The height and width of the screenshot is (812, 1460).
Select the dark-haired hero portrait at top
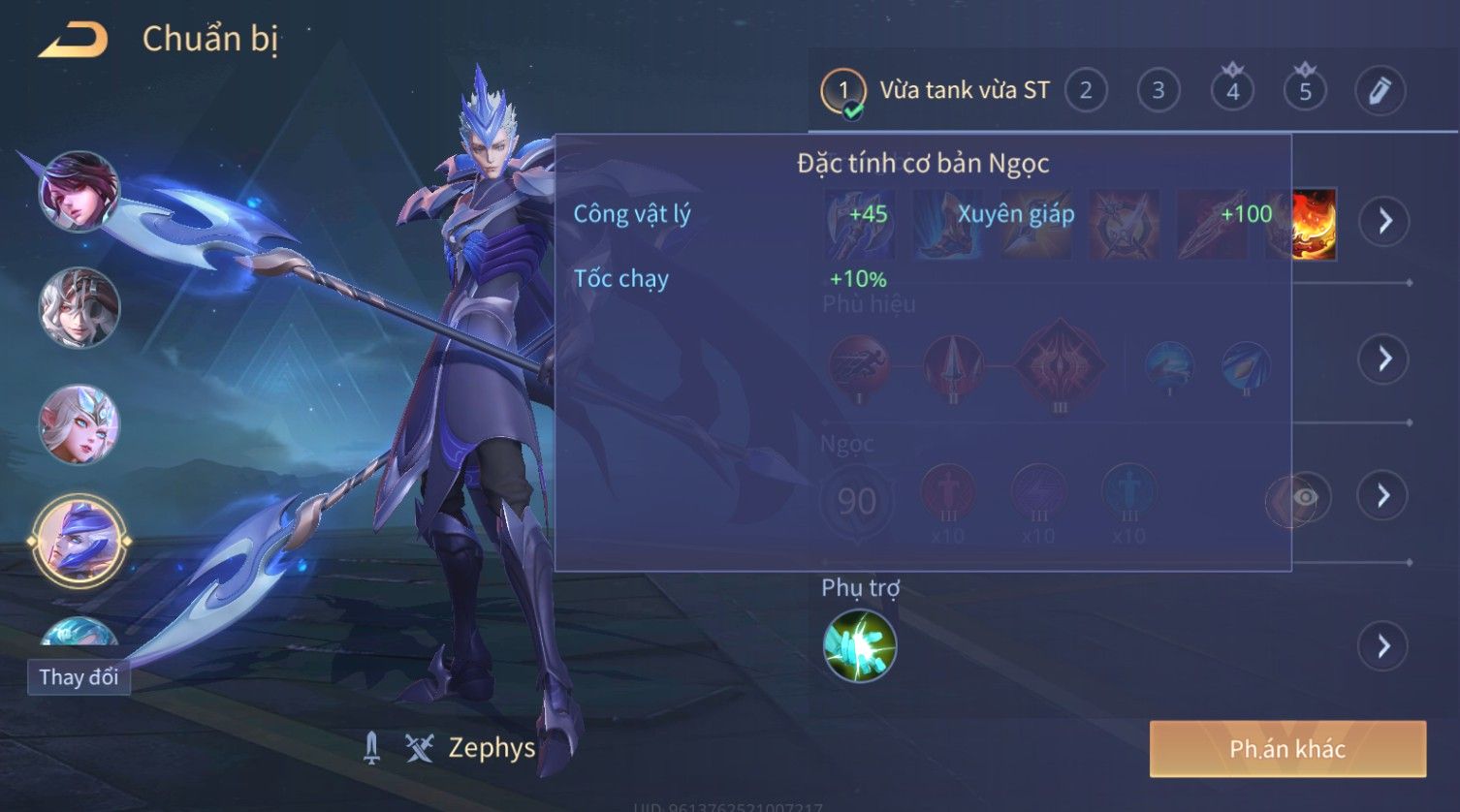(x=79, y=191)
